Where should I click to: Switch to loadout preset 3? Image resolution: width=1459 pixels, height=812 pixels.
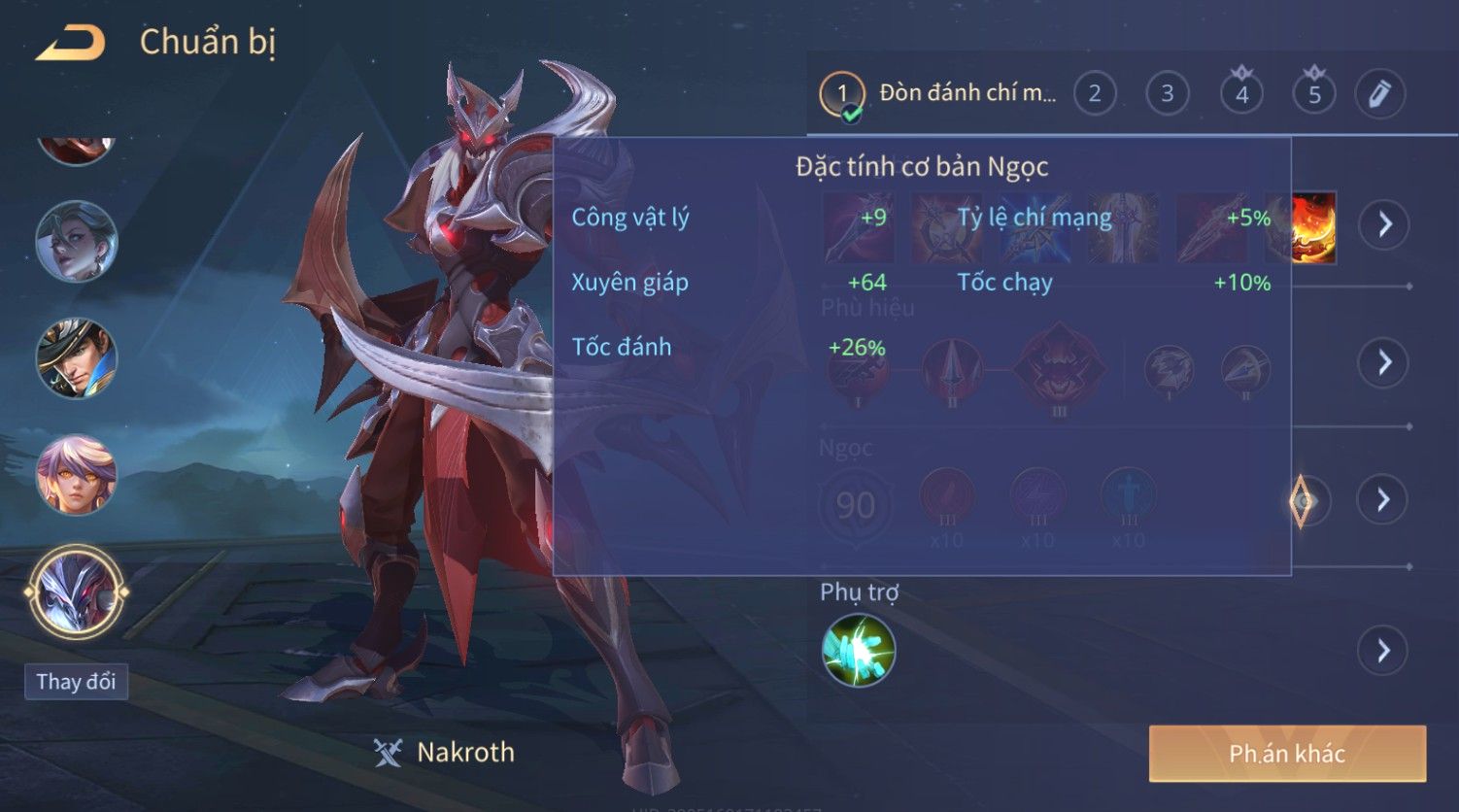pos(1168,94)
